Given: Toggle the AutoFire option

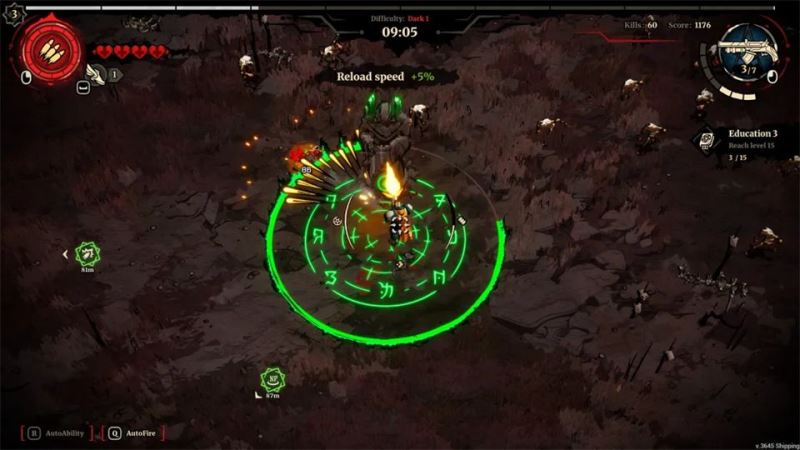Looking at the screenshot, I should [134, 433].
